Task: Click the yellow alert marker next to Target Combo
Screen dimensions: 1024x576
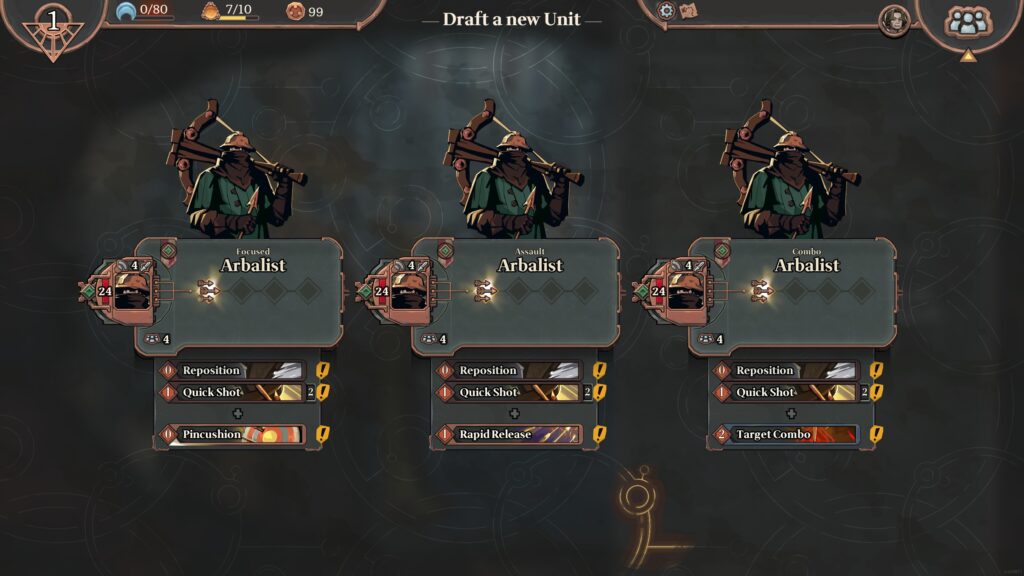Action: 877,435
